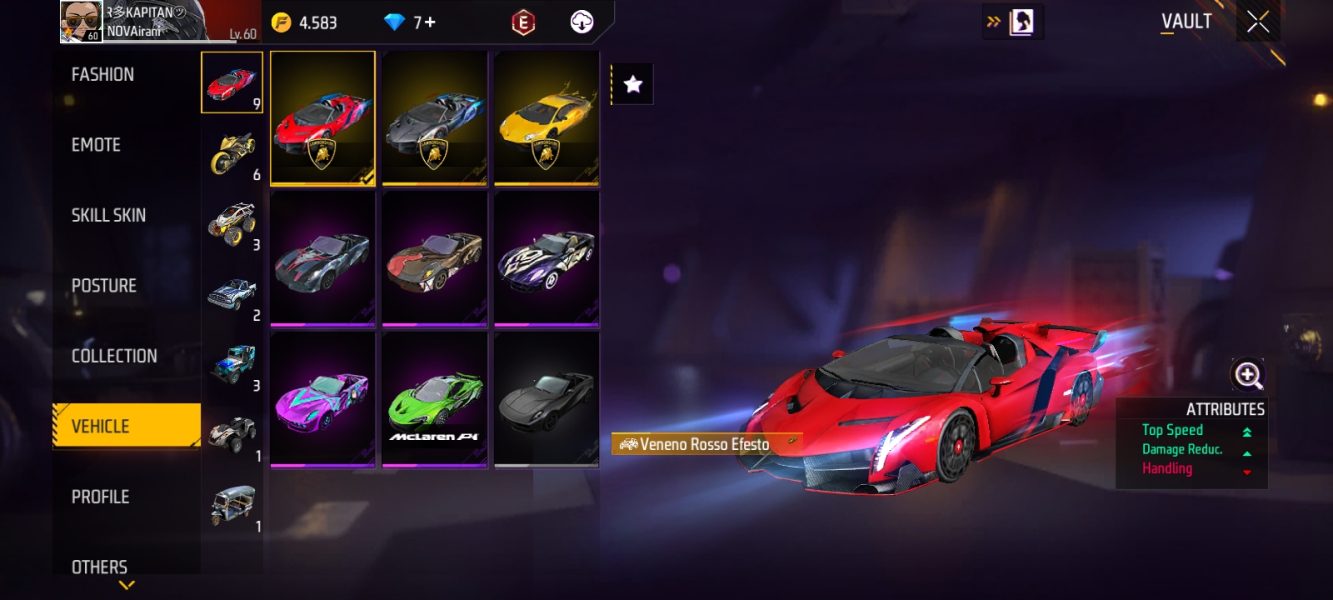Go to the Collection tab

[114, 356]
